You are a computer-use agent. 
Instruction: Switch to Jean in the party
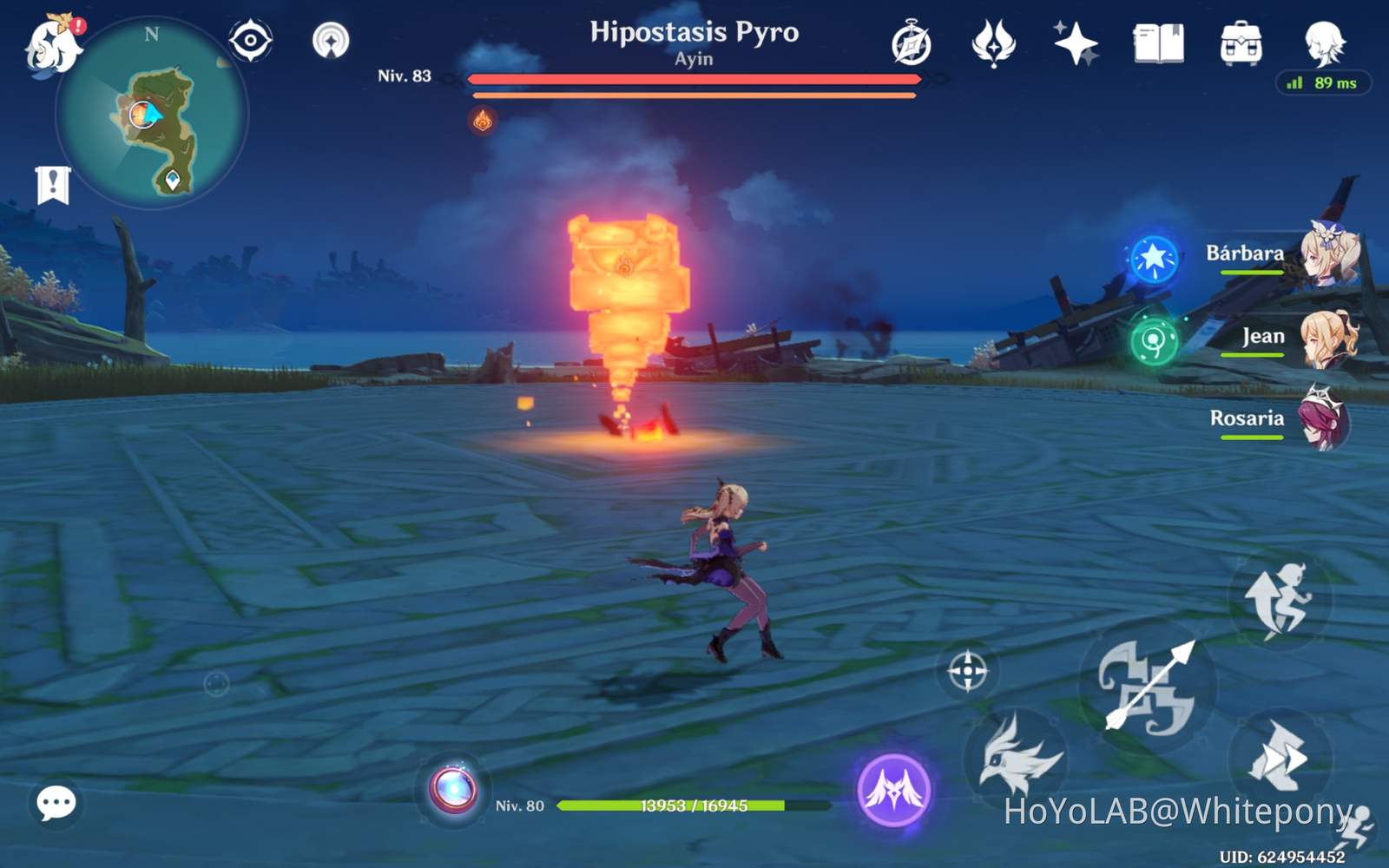(1326, 341)
